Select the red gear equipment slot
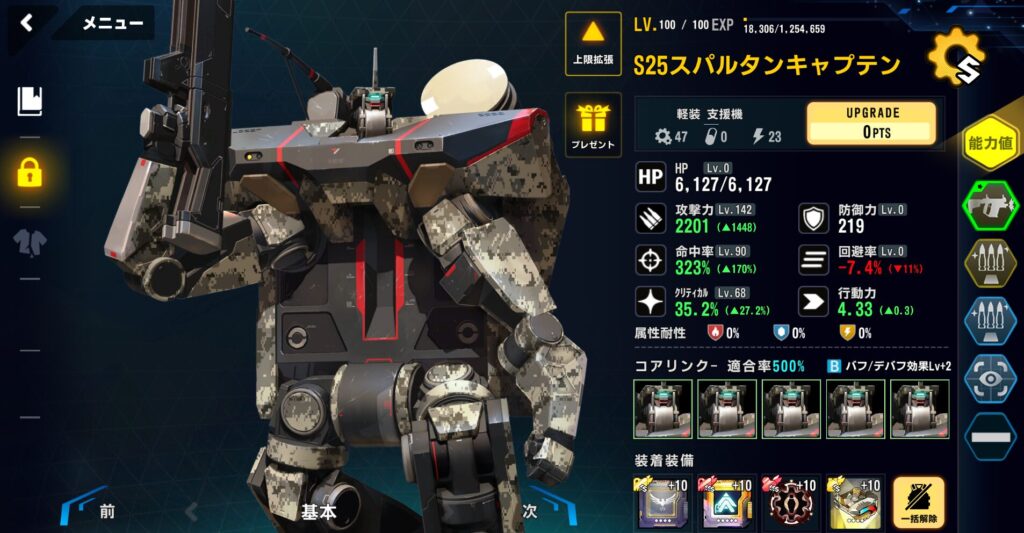Image resolution: width=1024 pixels, height=533 pixels. [791, 503]
